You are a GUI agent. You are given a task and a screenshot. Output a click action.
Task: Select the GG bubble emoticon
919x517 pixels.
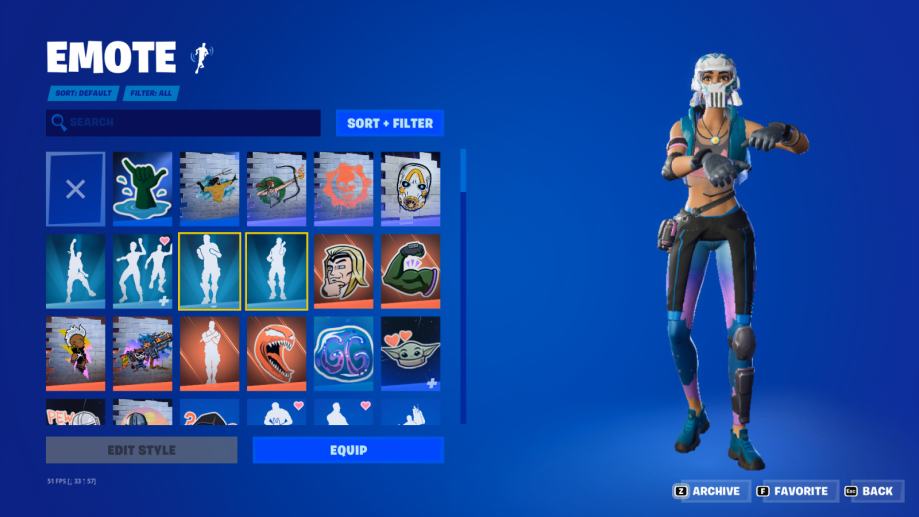tap(343, 353)
